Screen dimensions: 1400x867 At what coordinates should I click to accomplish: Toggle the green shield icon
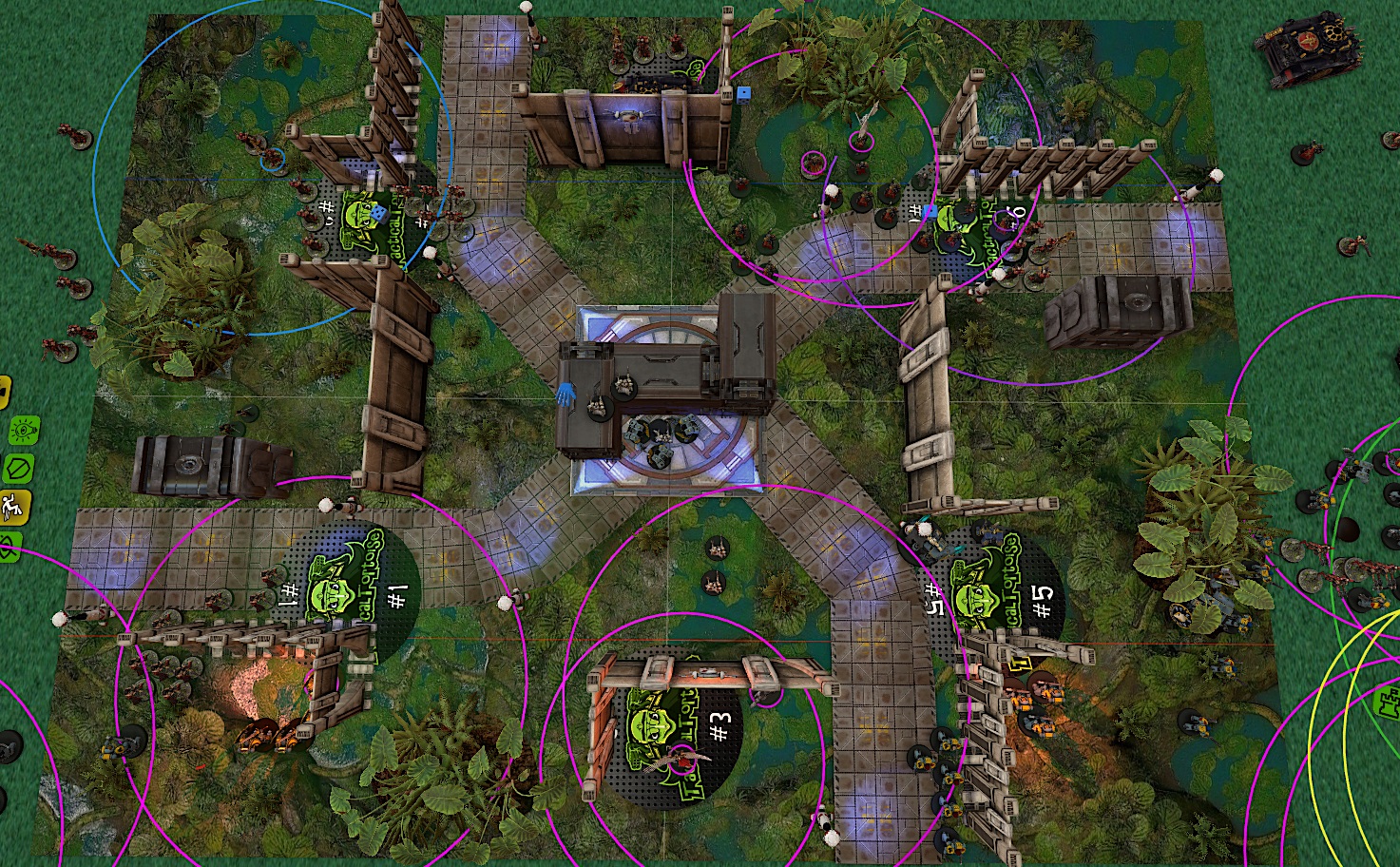(x=18, y=469)
